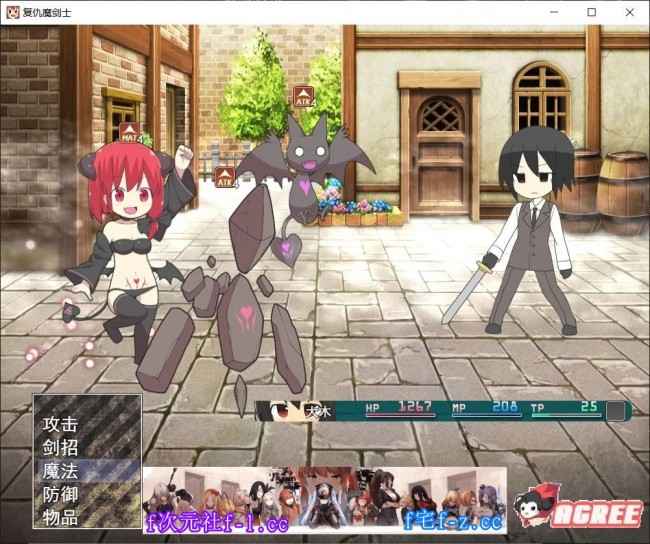
Task: Open the 魔法 magic command
Action: [61, 470]
